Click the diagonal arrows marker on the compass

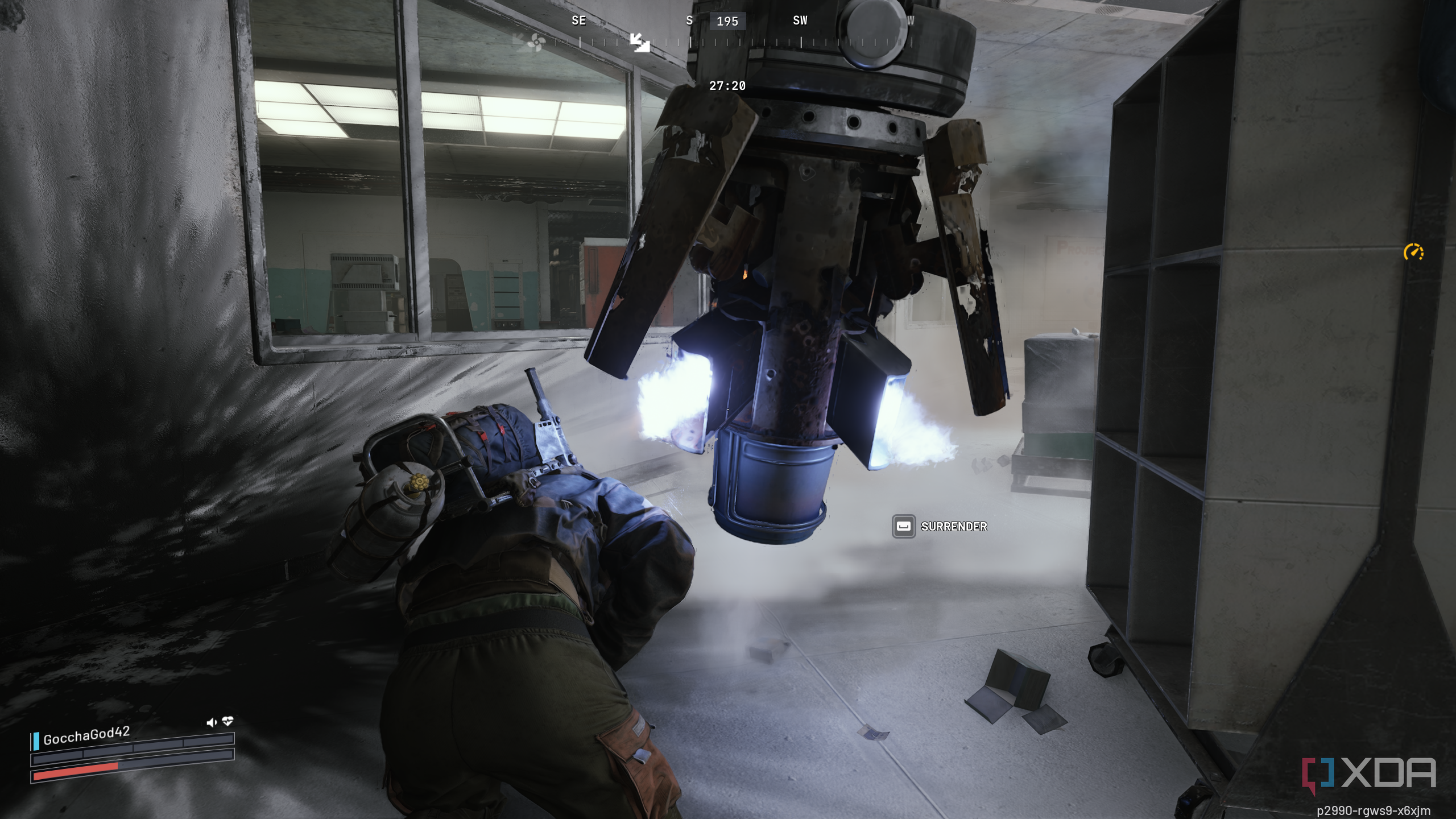[x=640, y=42]
